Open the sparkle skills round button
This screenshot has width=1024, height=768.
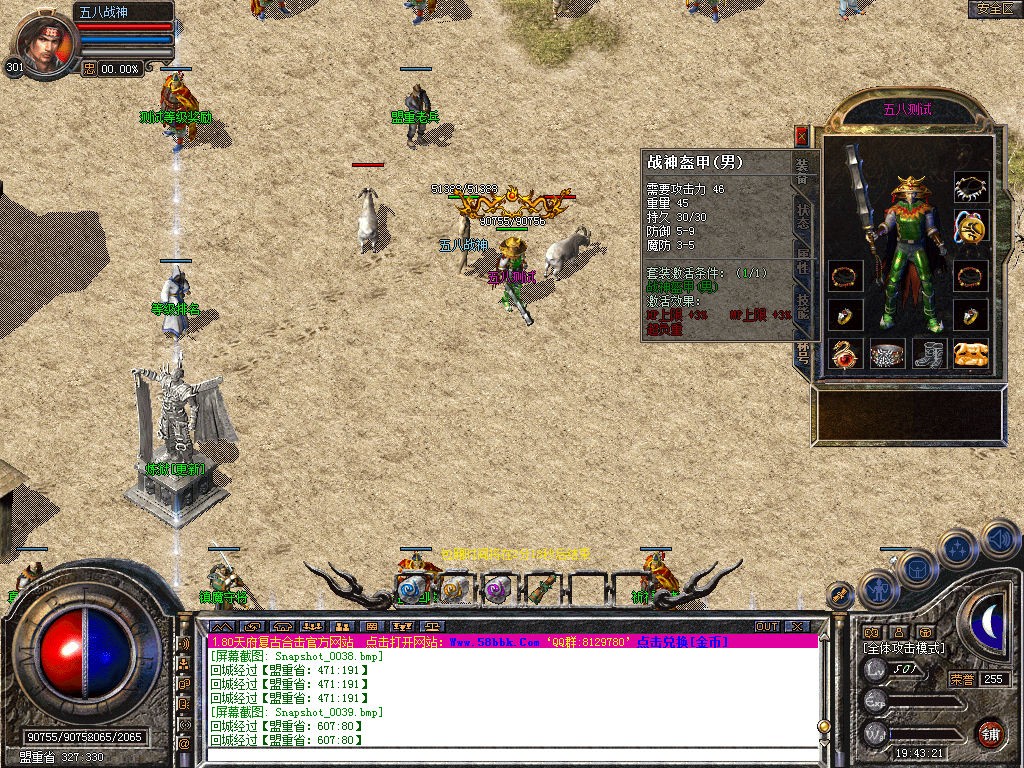coord(958,548)
